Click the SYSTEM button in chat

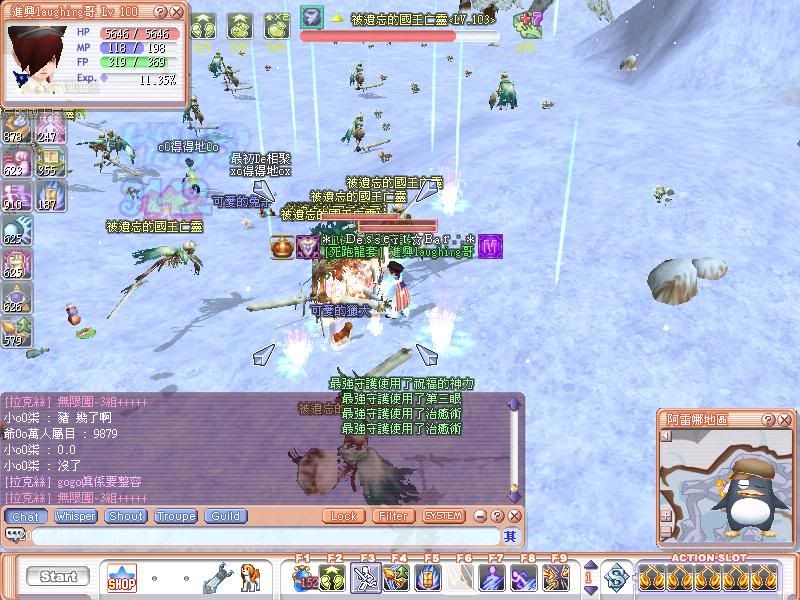pos(443,516)
